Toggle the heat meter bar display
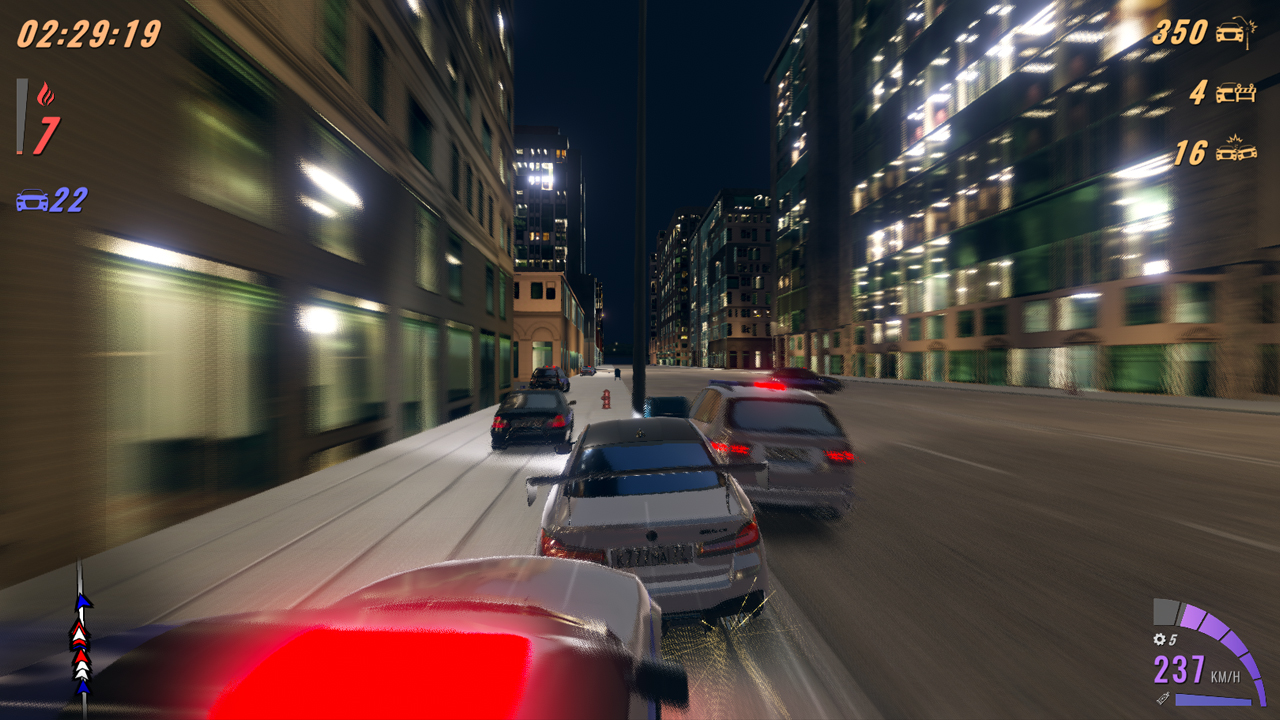Viewport: 1280px width, 720px height. click(x=21, y=116)
